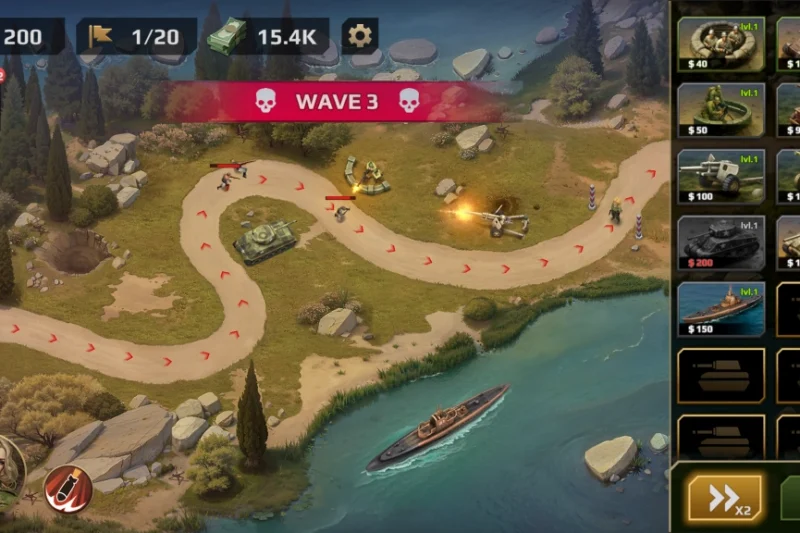Choose the $50 machine gunner unit

pyautogui.click(x=720, y=110)
